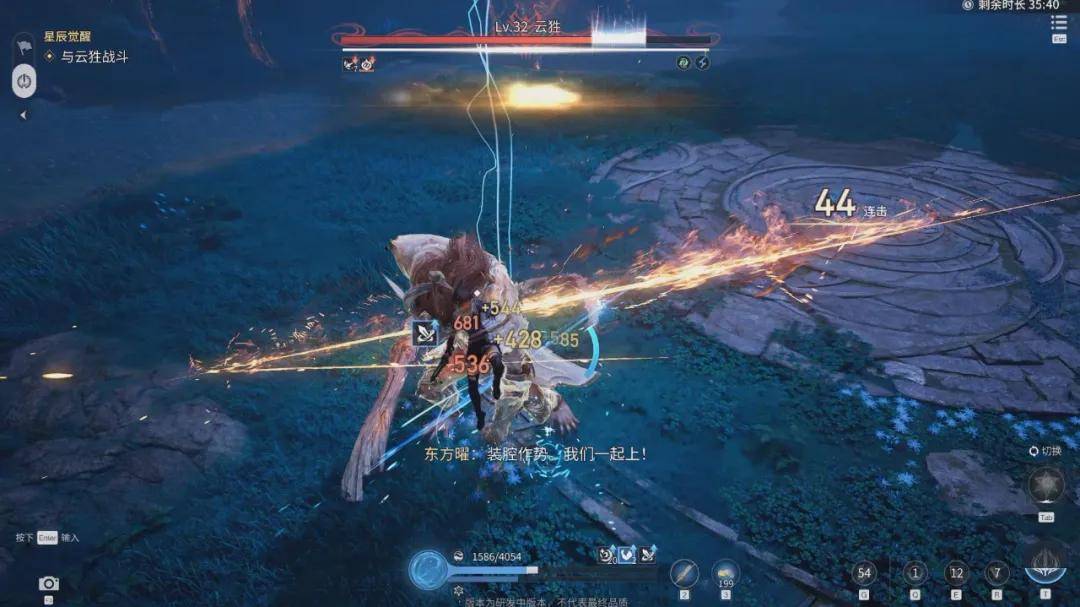Use the feather item in slot 2
Image resolution: width=1080 pixels, height=607 pixels.
[x=684, y=573]
